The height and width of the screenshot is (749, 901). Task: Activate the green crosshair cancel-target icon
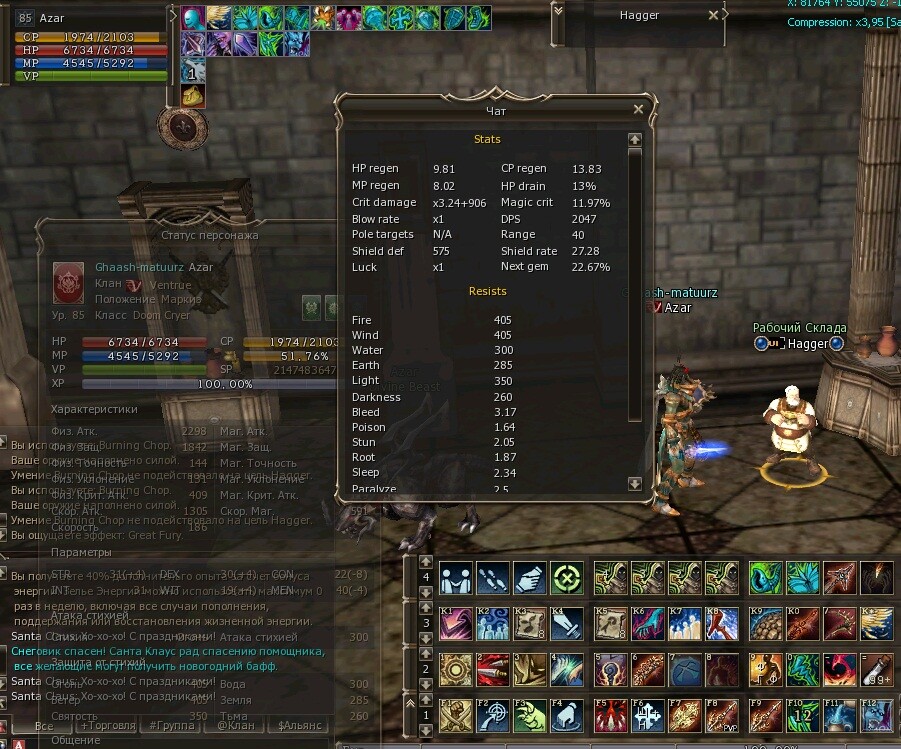point(567,578)
